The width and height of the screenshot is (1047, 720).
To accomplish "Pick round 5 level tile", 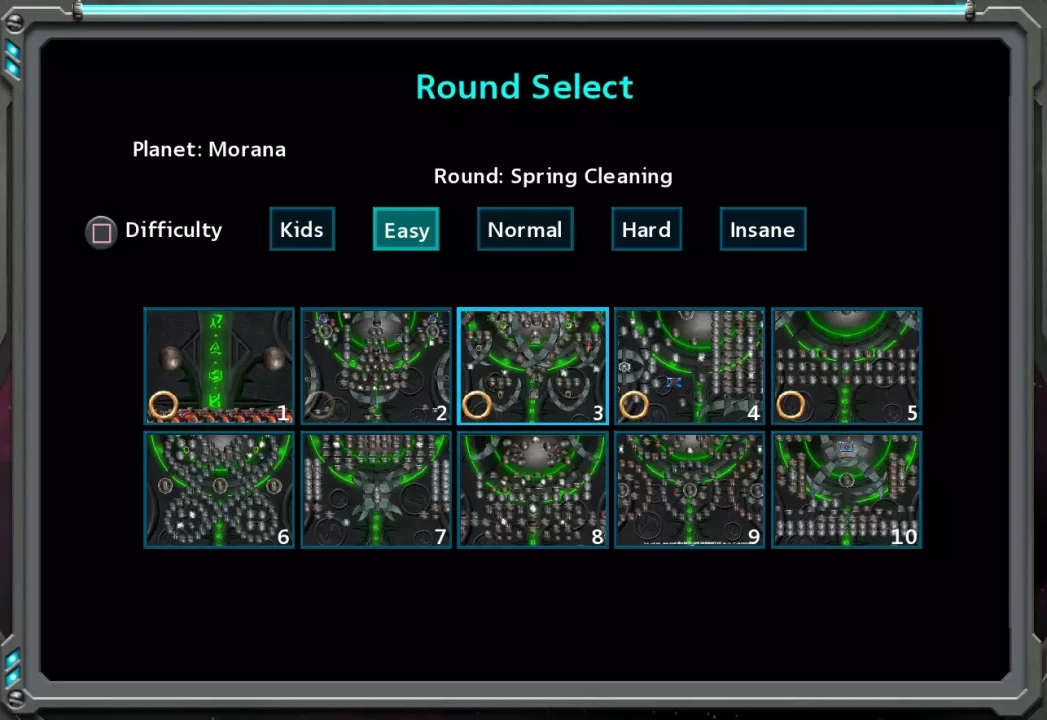I will coord(846,366).
